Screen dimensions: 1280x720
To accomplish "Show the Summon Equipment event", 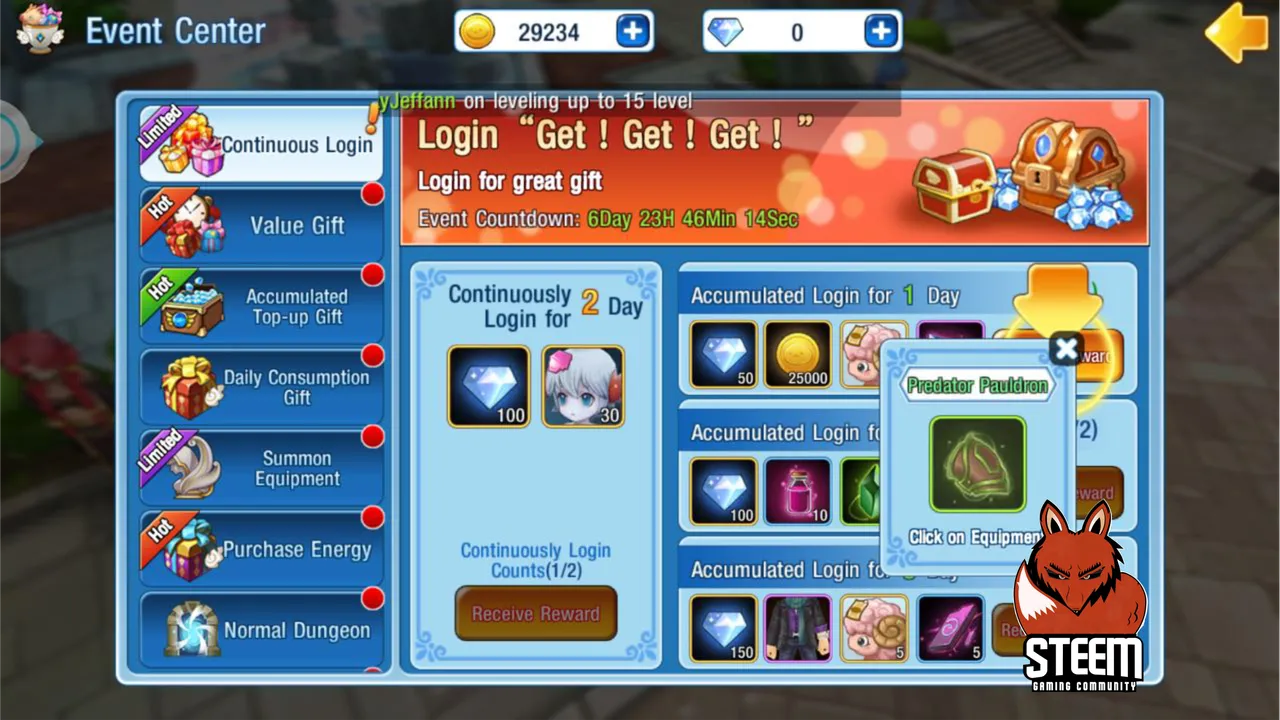I will click(262, 468).
